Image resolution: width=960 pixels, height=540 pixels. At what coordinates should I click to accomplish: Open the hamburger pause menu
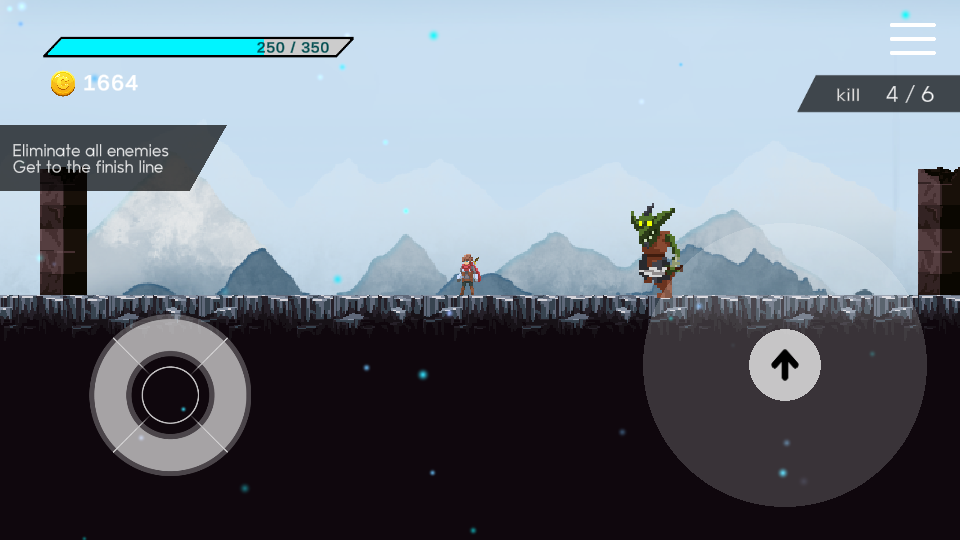coord(912,39)
